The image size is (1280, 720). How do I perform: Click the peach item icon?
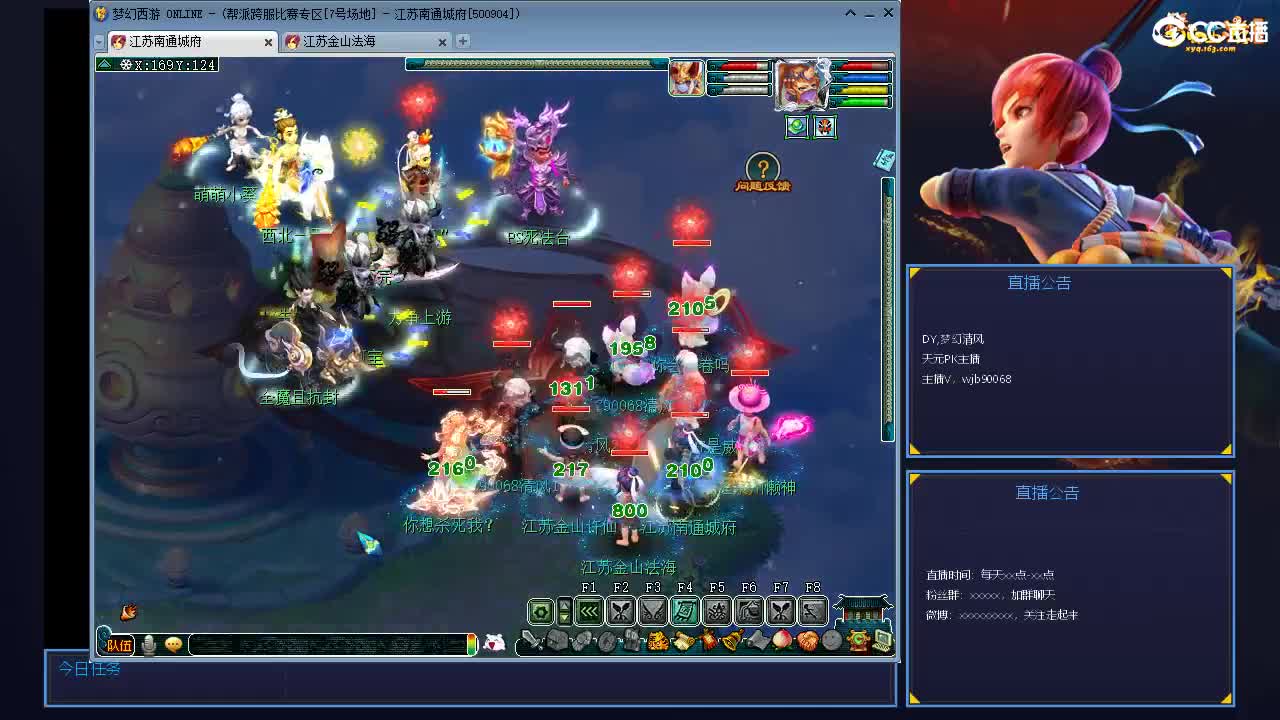(x=780, y=638)
